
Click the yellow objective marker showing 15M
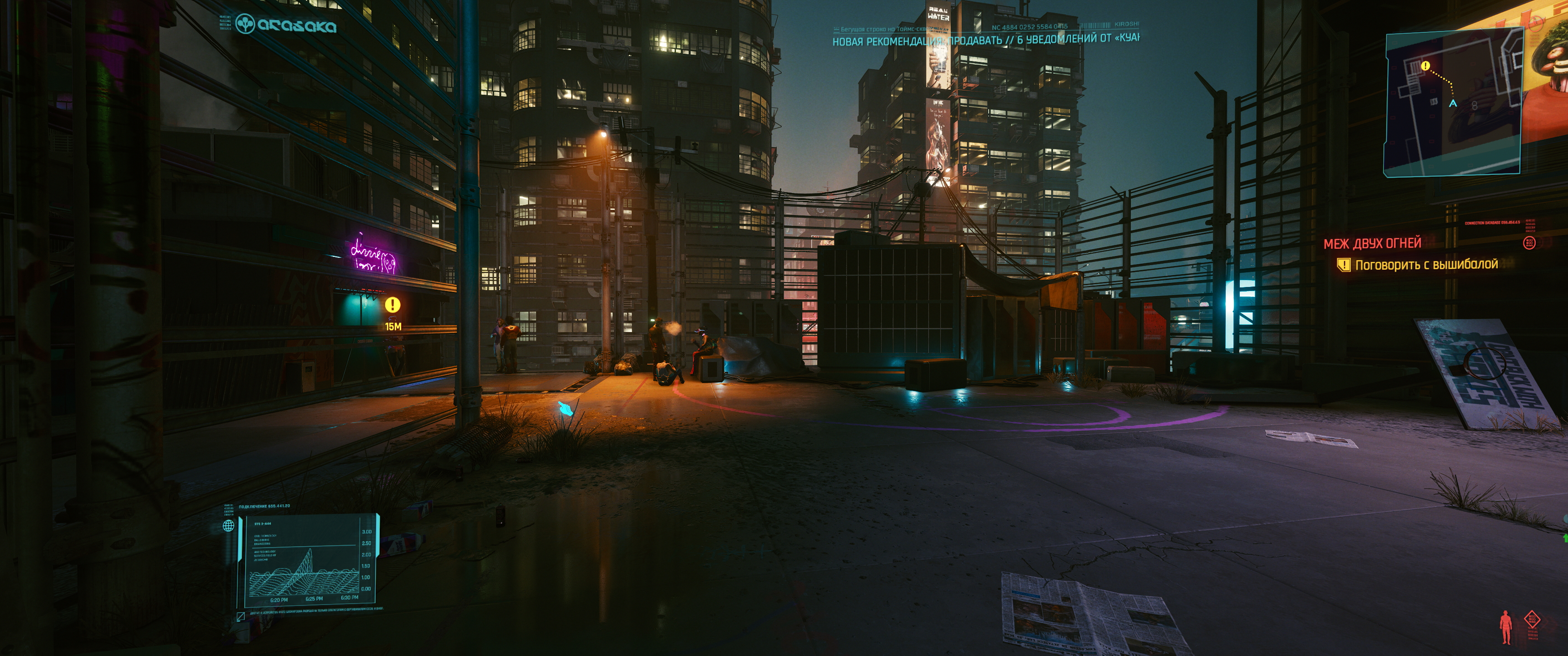[x=392, y=304]
